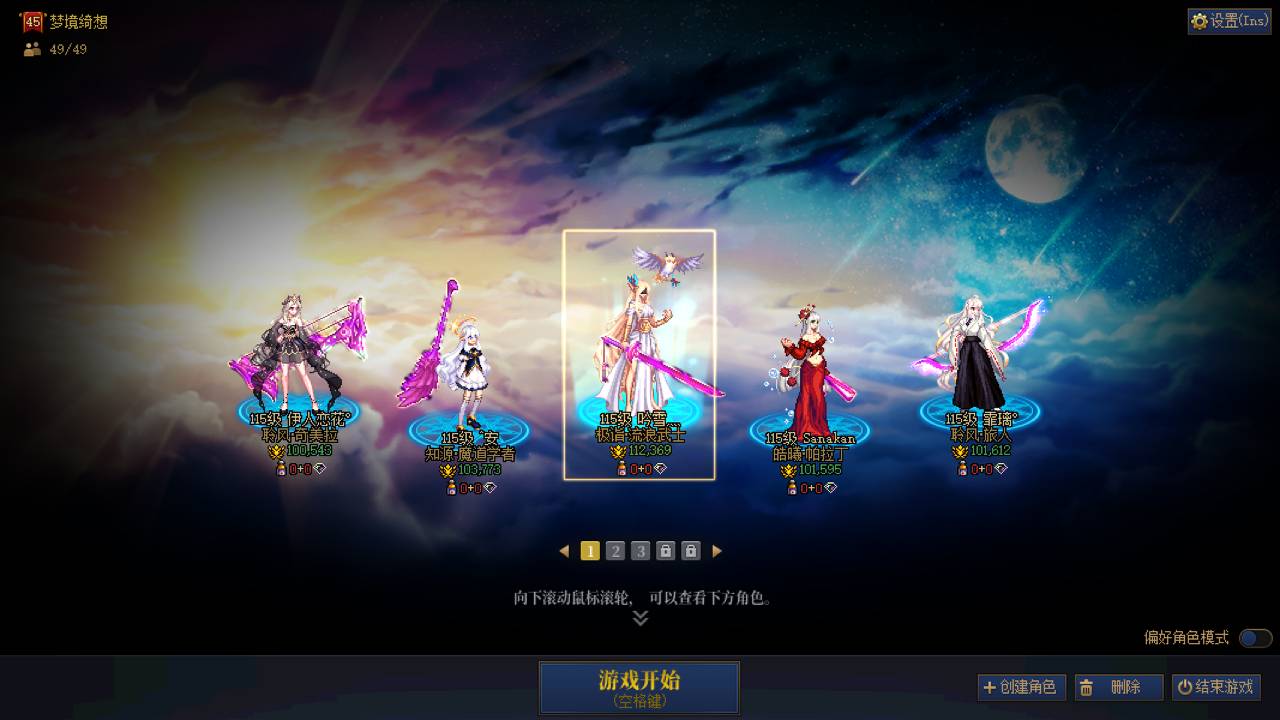Image resolution: width=1280 pixels, height=720 pixels.
Task: Click the double-chevron to view characters below
Action: (x=640, y=617)
